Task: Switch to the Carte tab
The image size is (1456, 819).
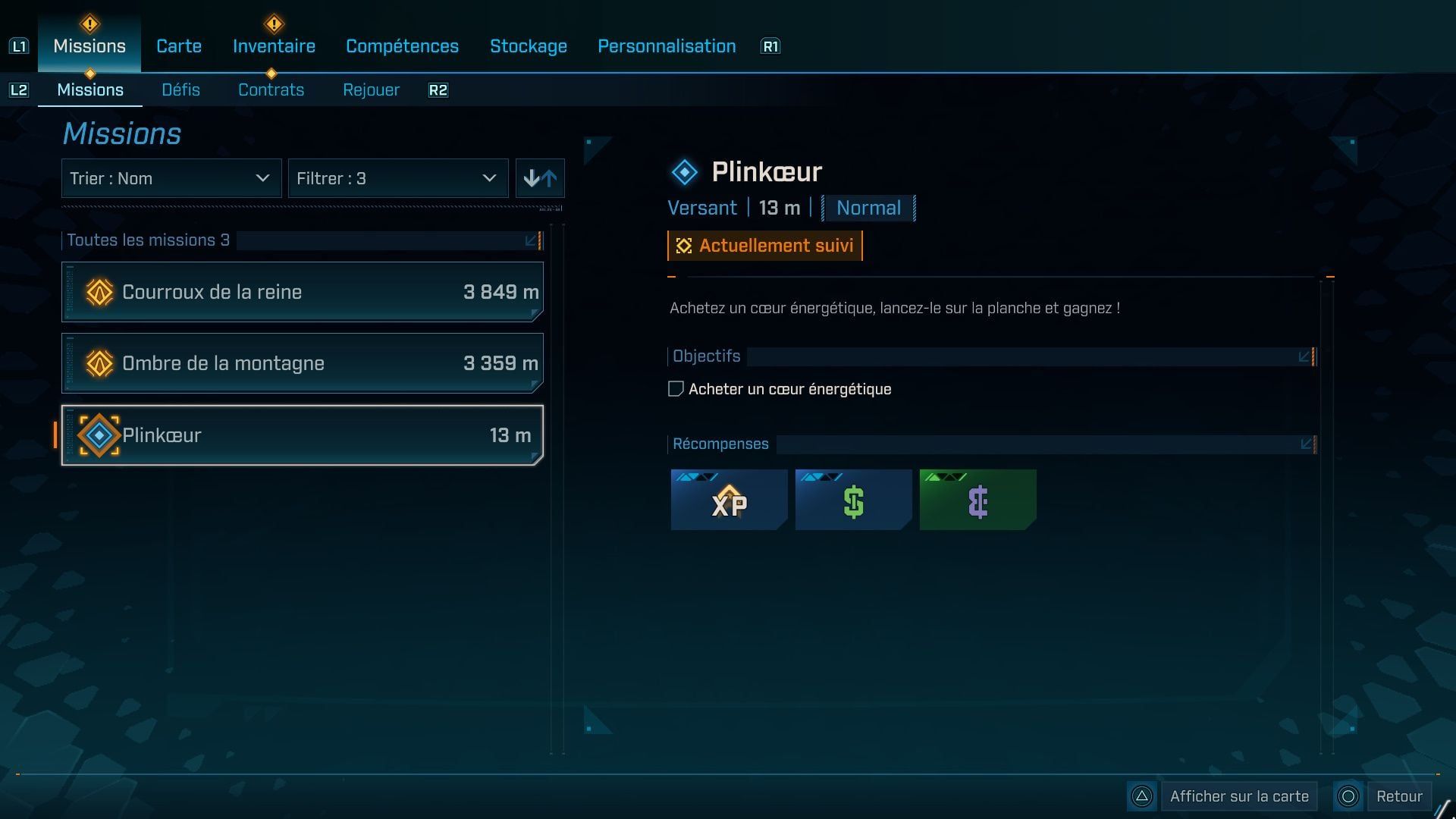Action: click(178, 45)
